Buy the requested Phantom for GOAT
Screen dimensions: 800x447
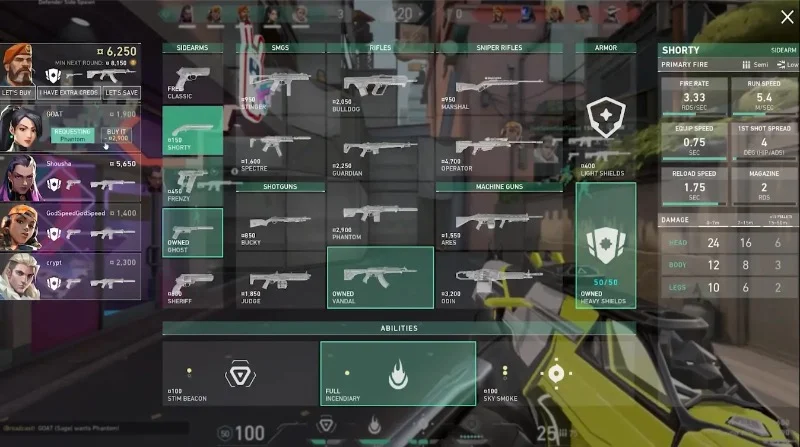coord(116,134)
